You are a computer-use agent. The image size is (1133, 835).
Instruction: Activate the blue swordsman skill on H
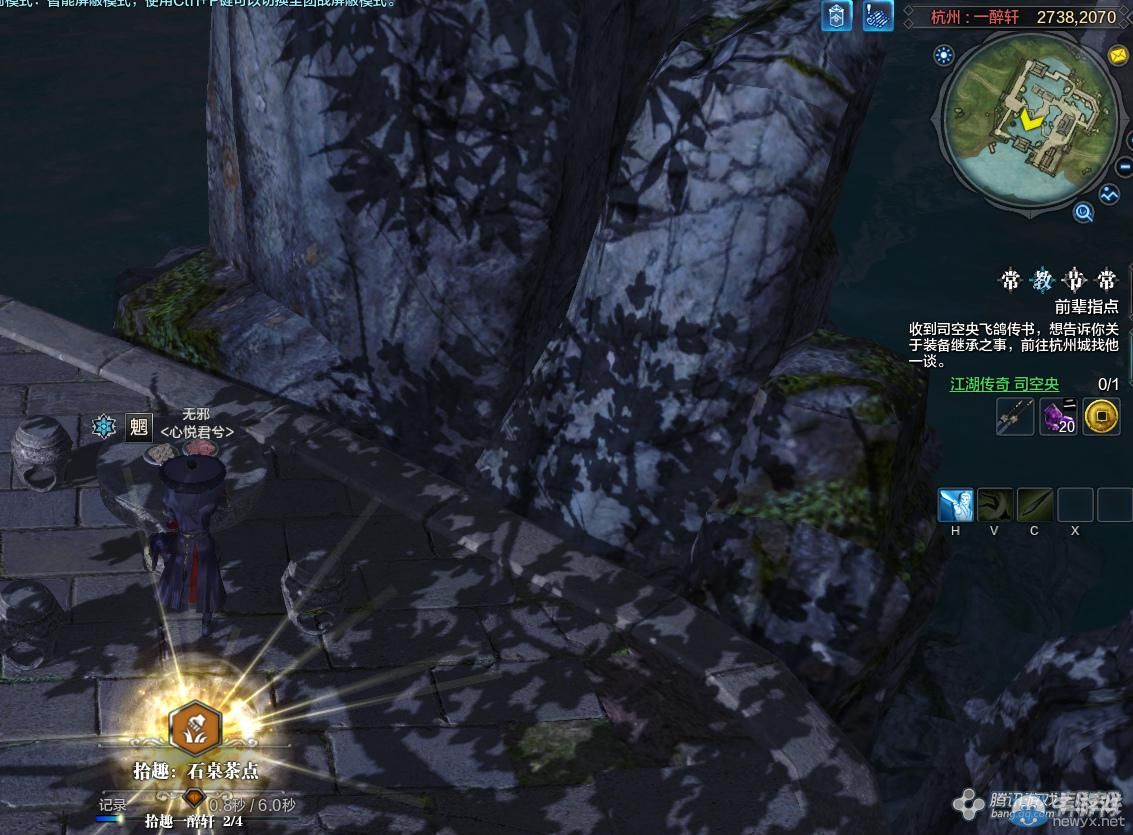(x=956, y=505)
